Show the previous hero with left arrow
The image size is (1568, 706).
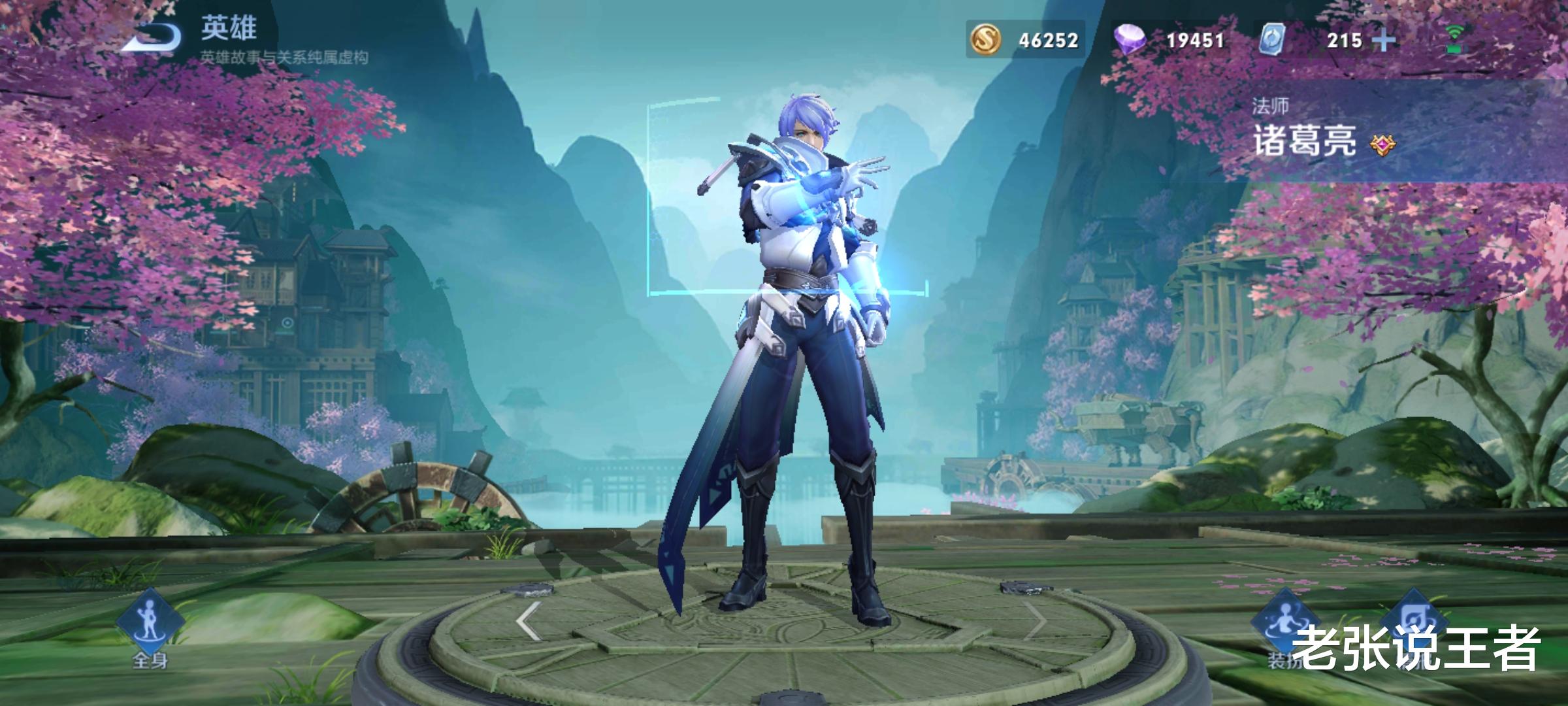coord(529,620)
